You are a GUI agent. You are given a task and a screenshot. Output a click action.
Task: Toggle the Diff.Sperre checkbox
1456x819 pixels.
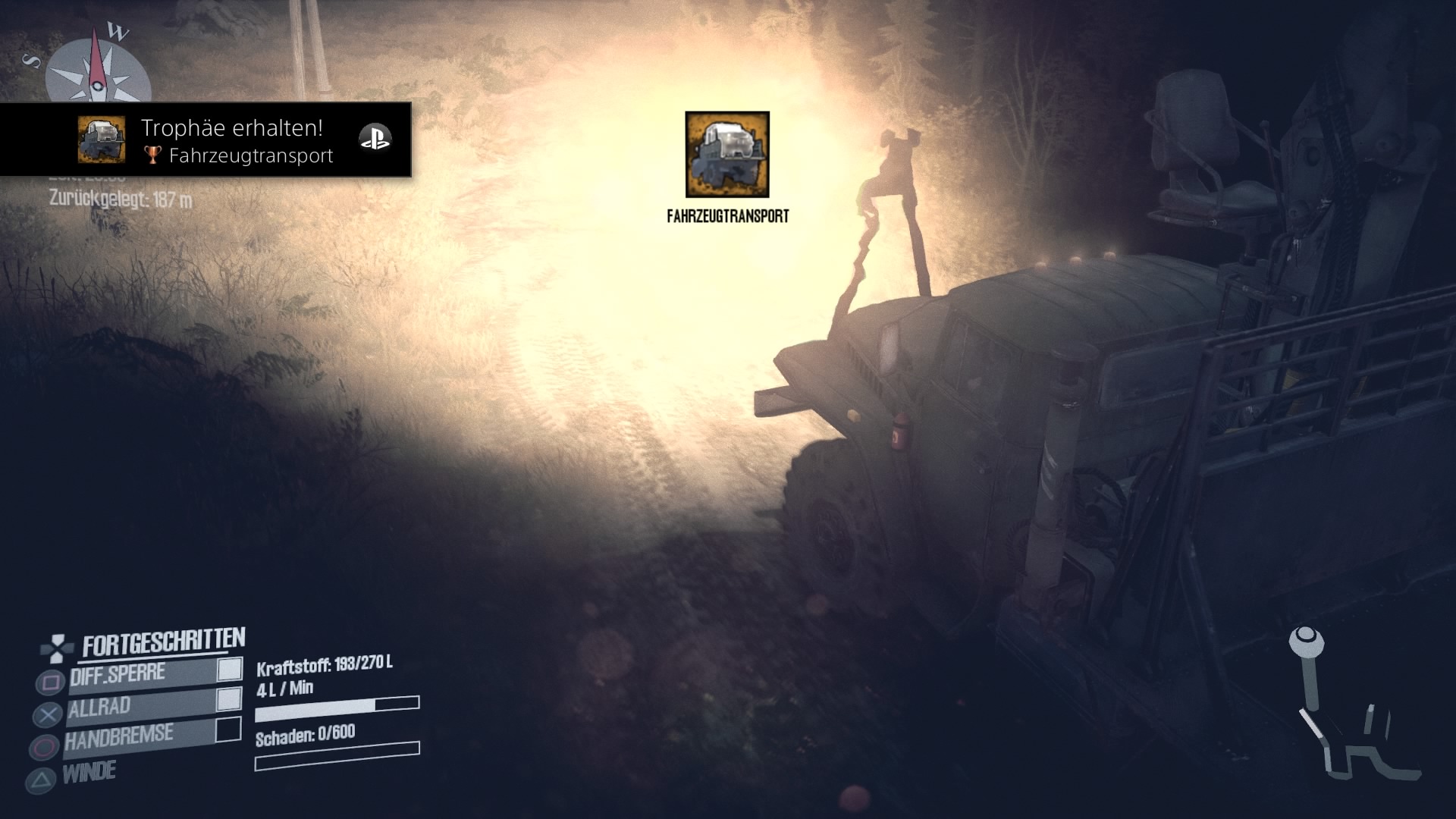[x=230, y=669]
